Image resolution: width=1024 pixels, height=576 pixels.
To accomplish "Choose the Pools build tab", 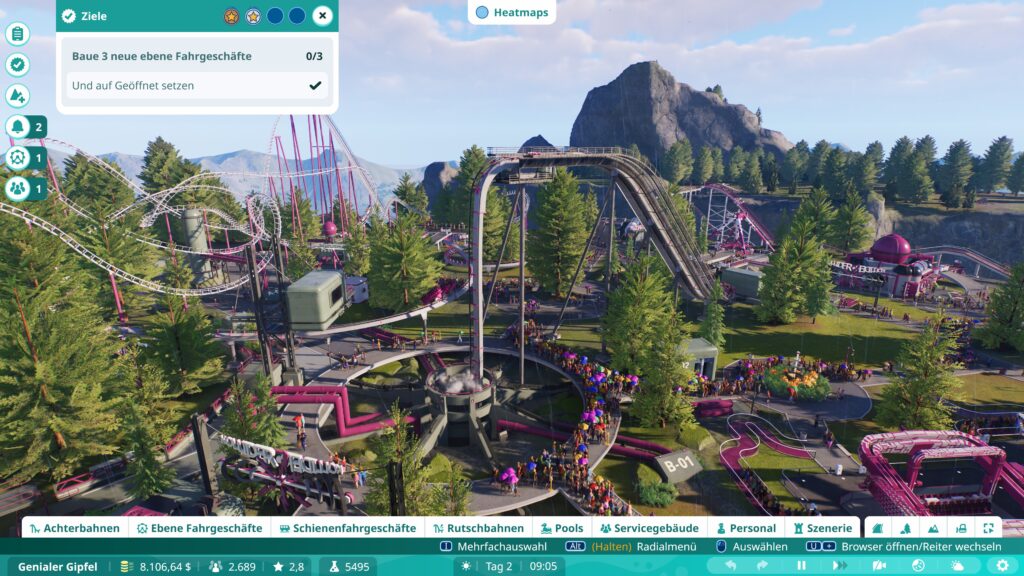I will pos(561,528).
